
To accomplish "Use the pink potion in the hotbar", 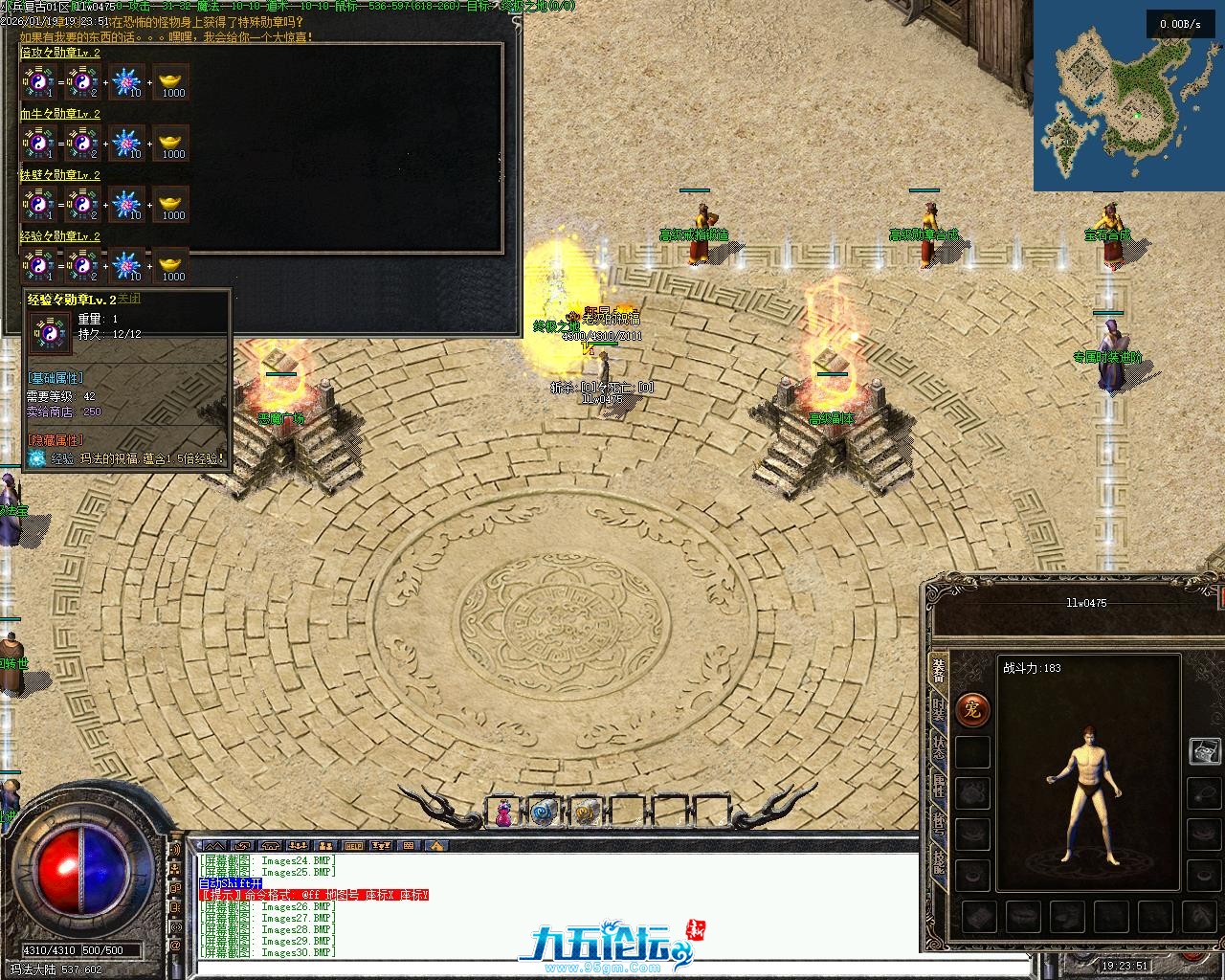I will click(x=503, y=813).
